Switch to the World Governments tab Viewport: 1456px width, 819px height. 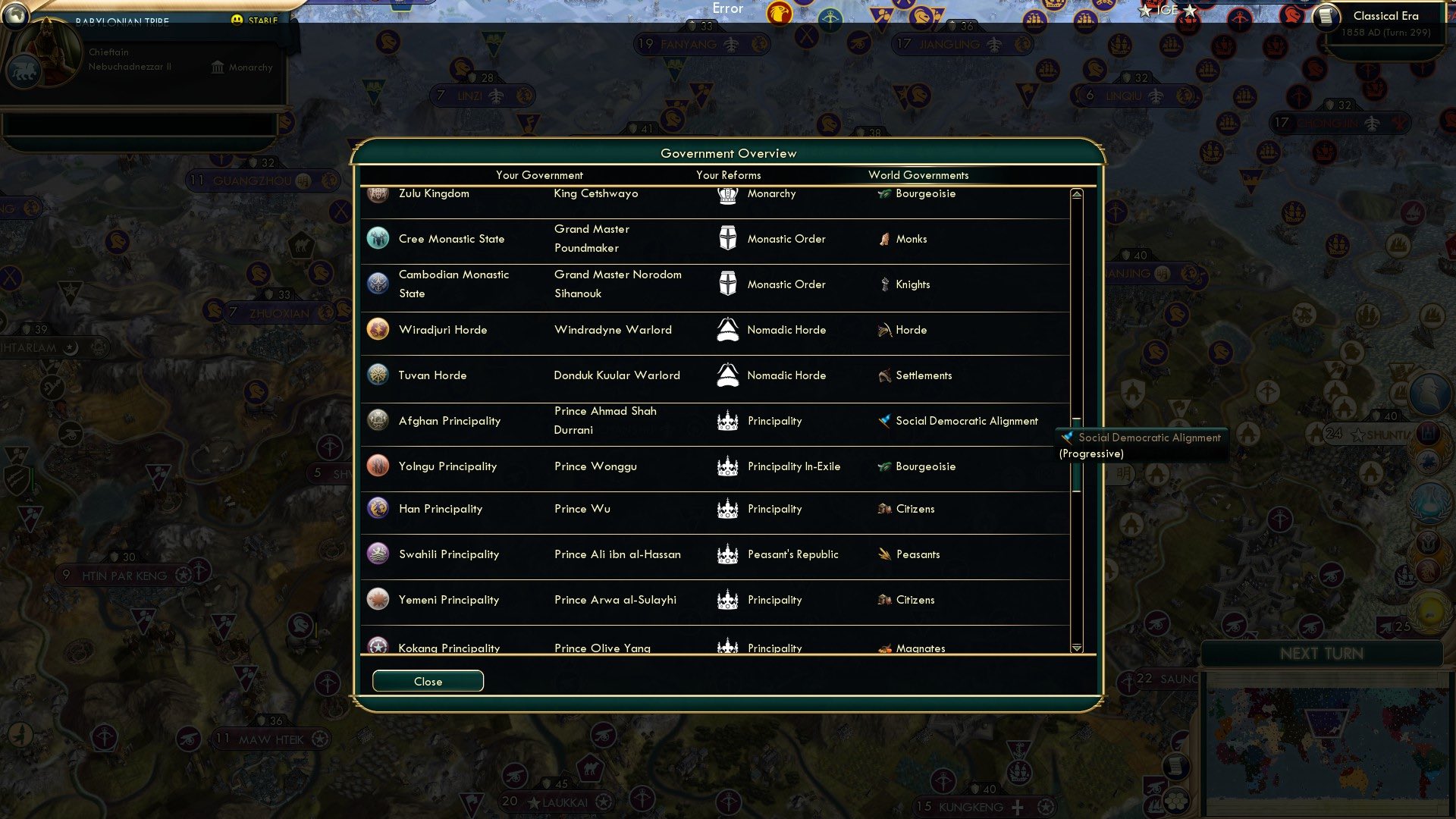[918, 175]
